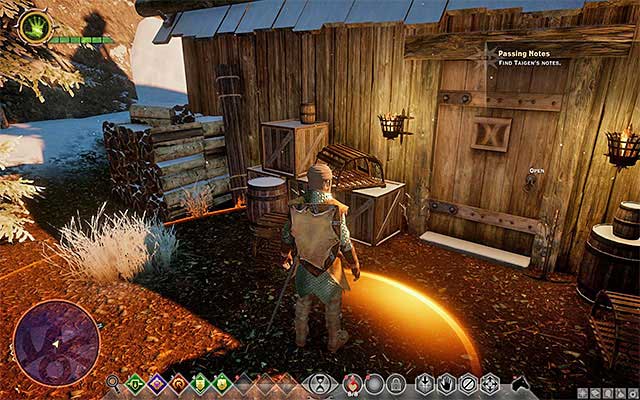Use the orange diamond ability
This screenshot has width=640, height=400.
[x=178, y=383]
